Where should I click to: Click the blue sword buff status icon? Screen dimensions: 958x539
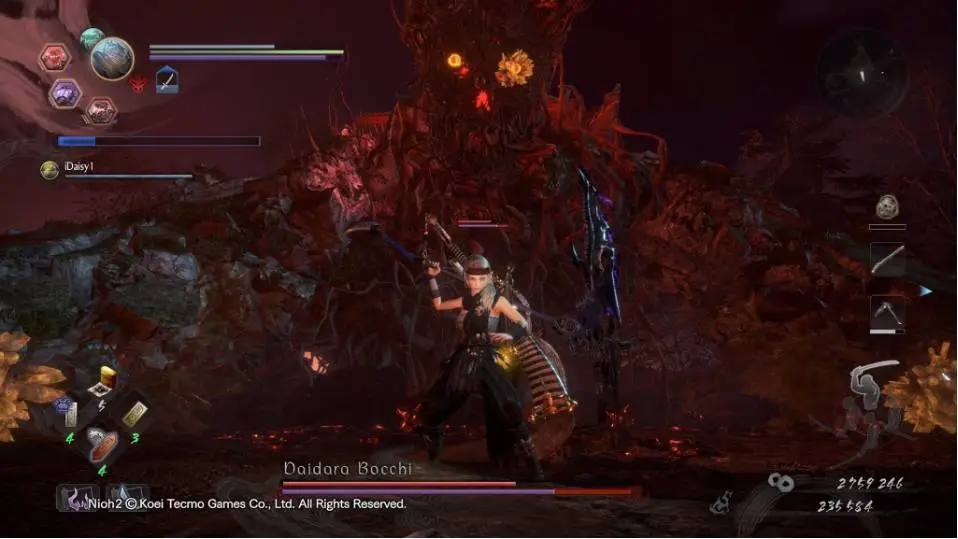tap(167, 80)
